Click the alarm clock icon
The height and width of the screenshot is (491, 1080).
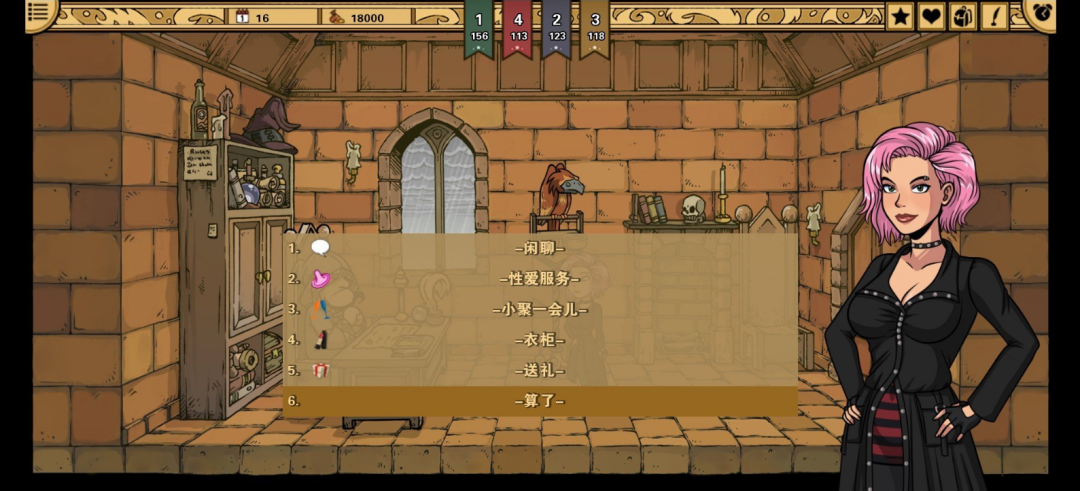pyautogui.click(x=1043, y=13)
